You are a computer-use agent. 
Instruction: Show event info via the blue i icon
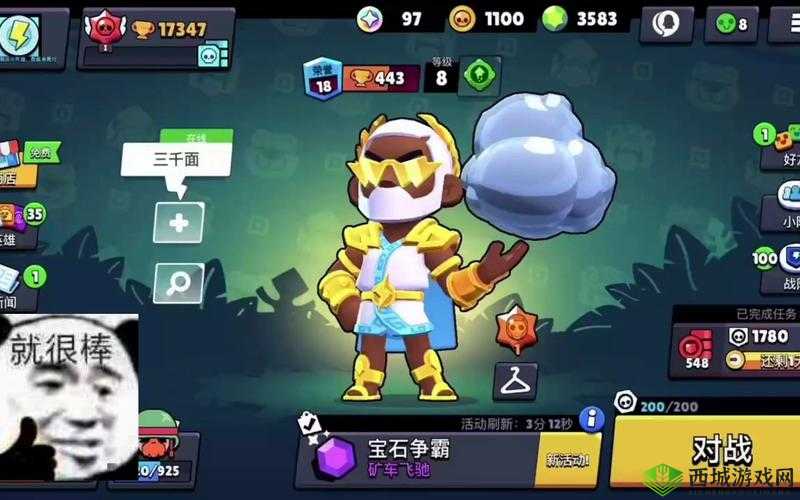coord(592,418)
